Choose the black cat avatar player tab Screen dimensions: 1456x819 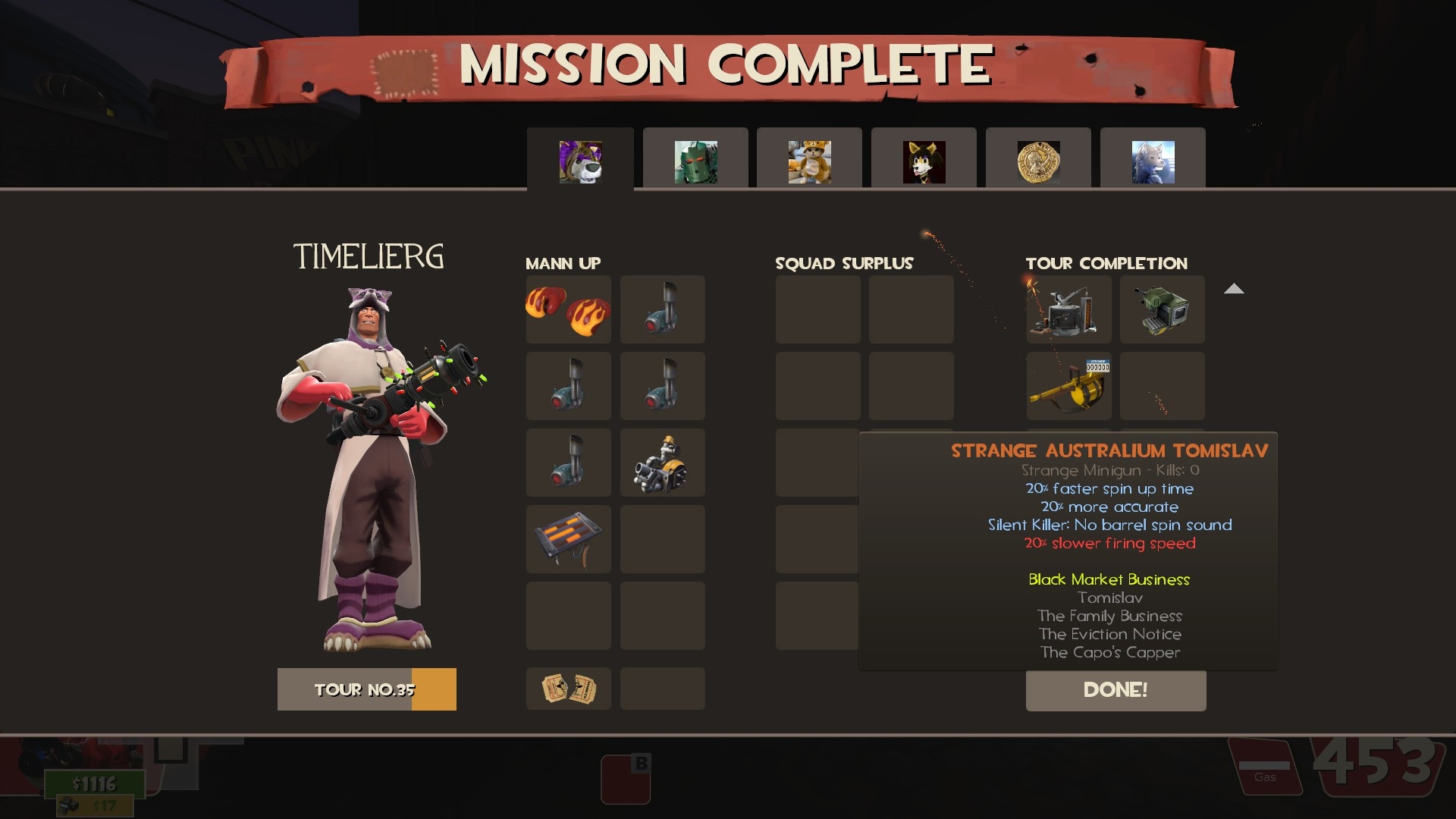(x=924, y=162)
